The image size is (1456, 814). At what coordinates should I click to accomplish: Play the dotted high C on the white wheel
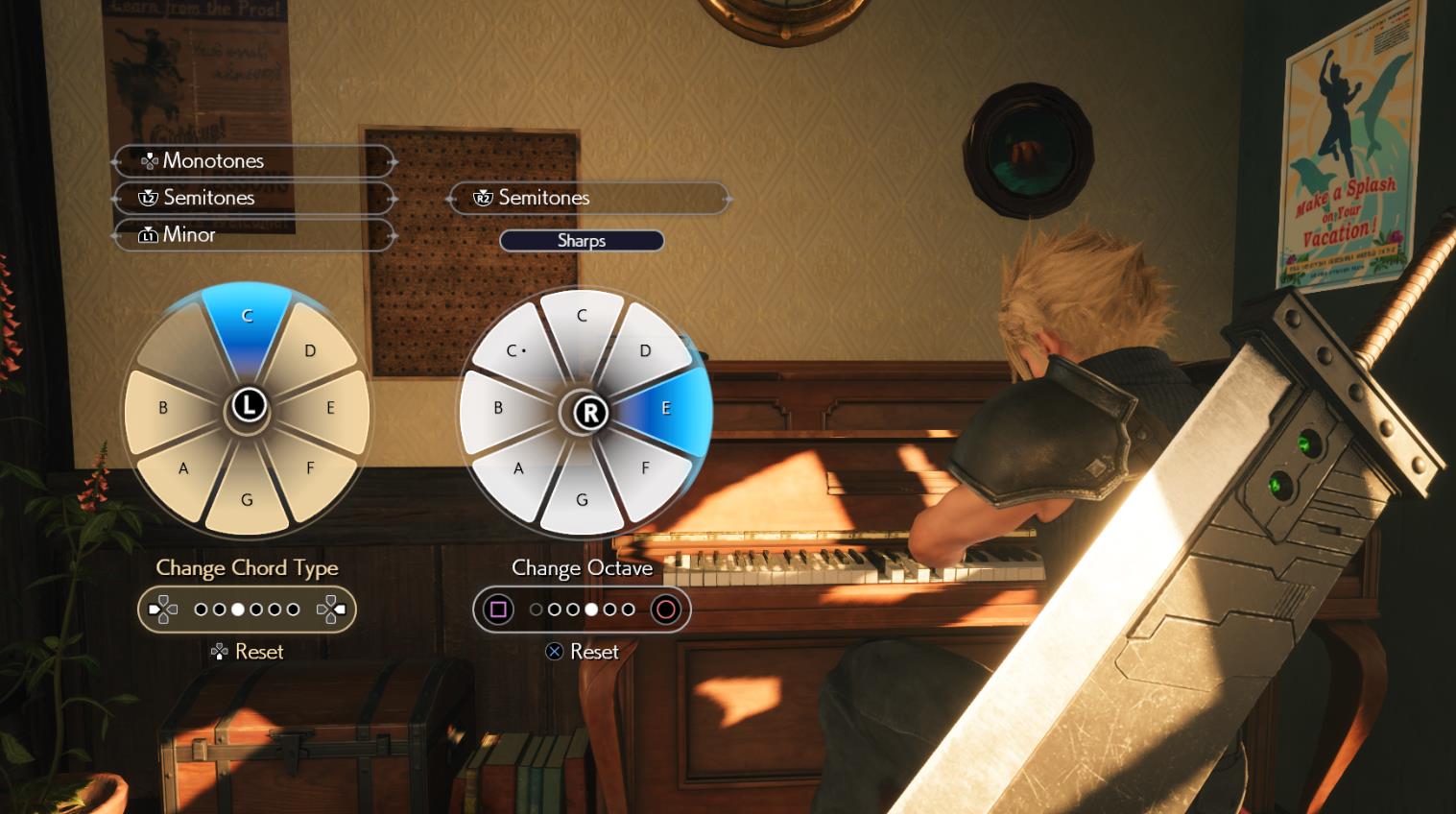click(x=516, y=351)
